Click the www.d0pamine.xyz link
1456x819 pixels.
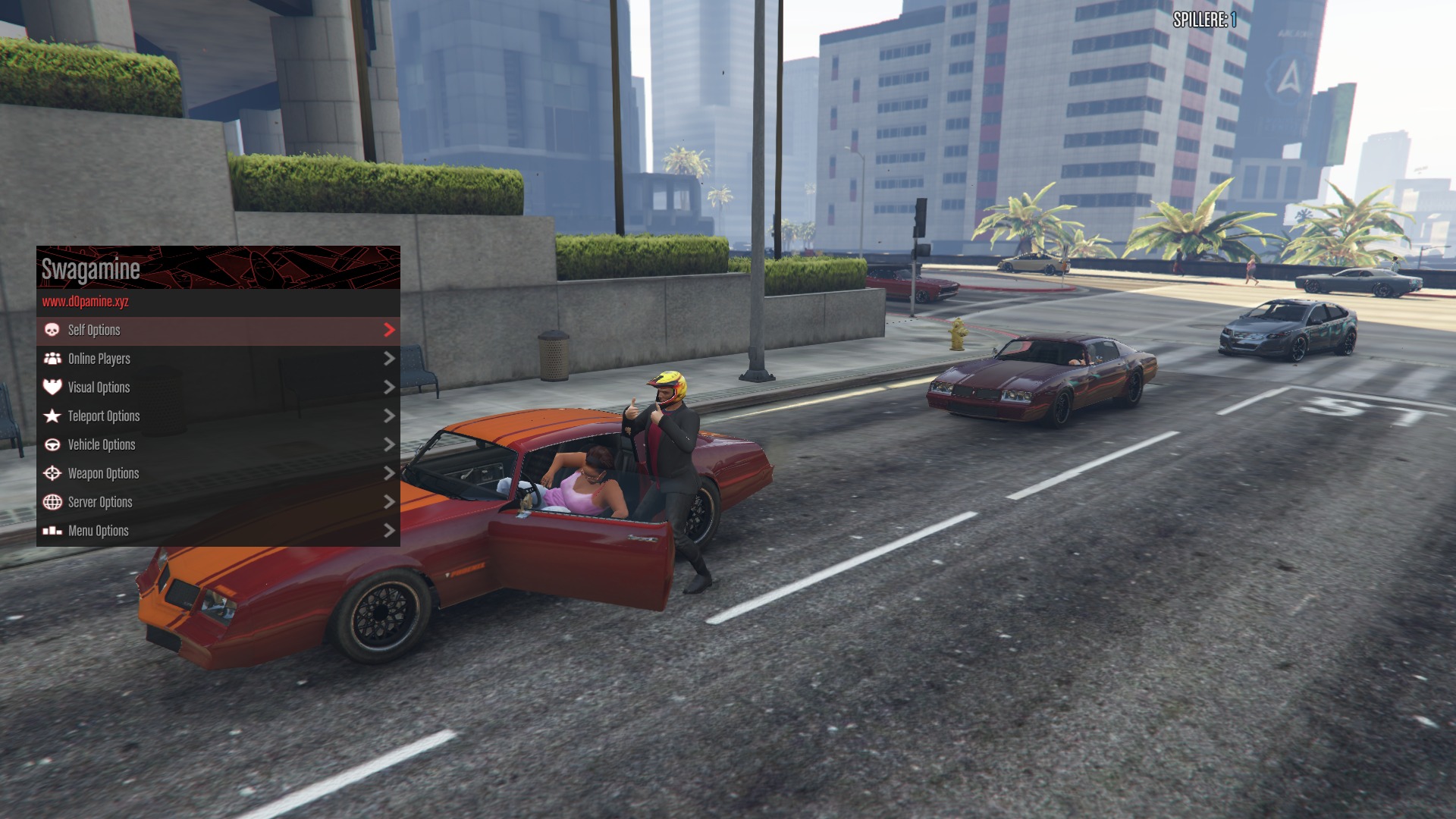pos(86,302)
